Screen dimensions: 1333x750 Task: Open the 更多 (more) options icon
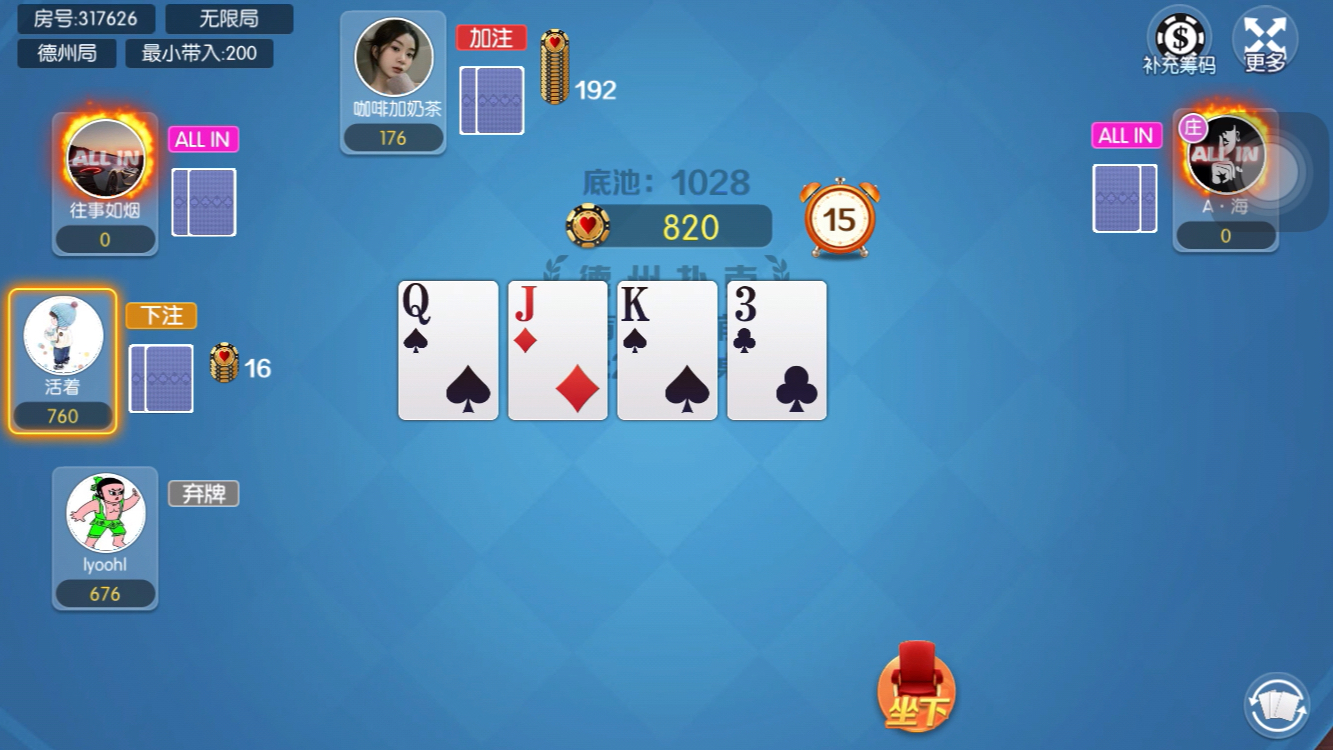1266,40
